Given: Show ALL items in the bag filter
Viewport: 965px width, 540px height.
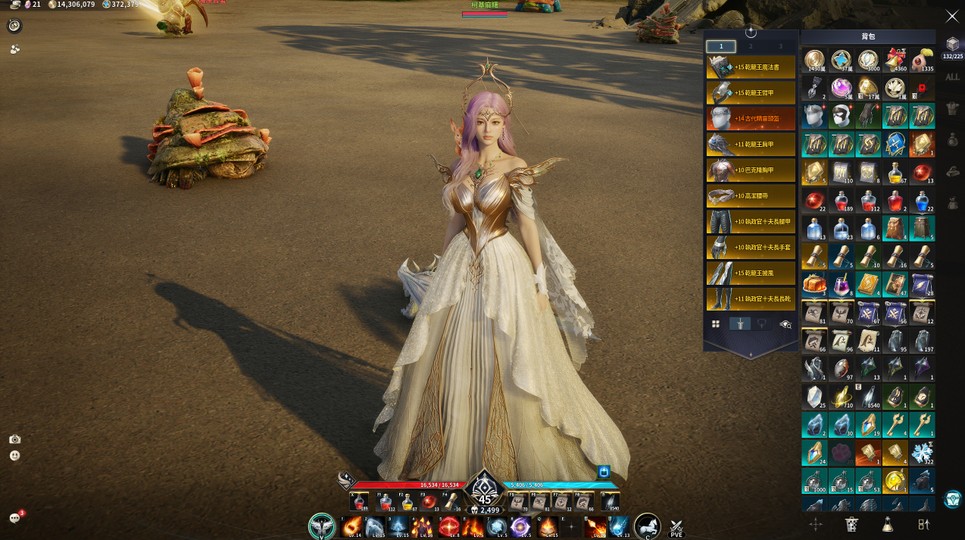Looking at the screenshot, I should [x=951, y=77].
